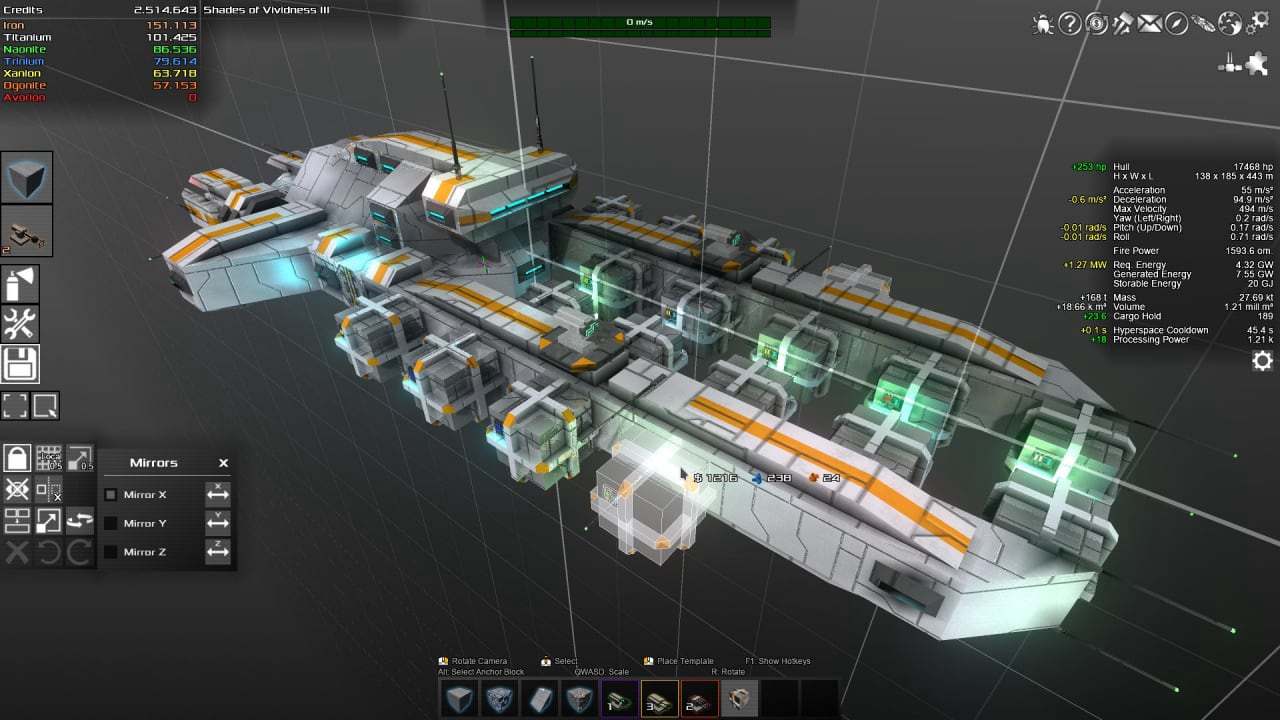Pick the highlighted last filled hotbar slot
Image resolution: width=1280 pixels, height=720 pixels.
tap(739, 699)
